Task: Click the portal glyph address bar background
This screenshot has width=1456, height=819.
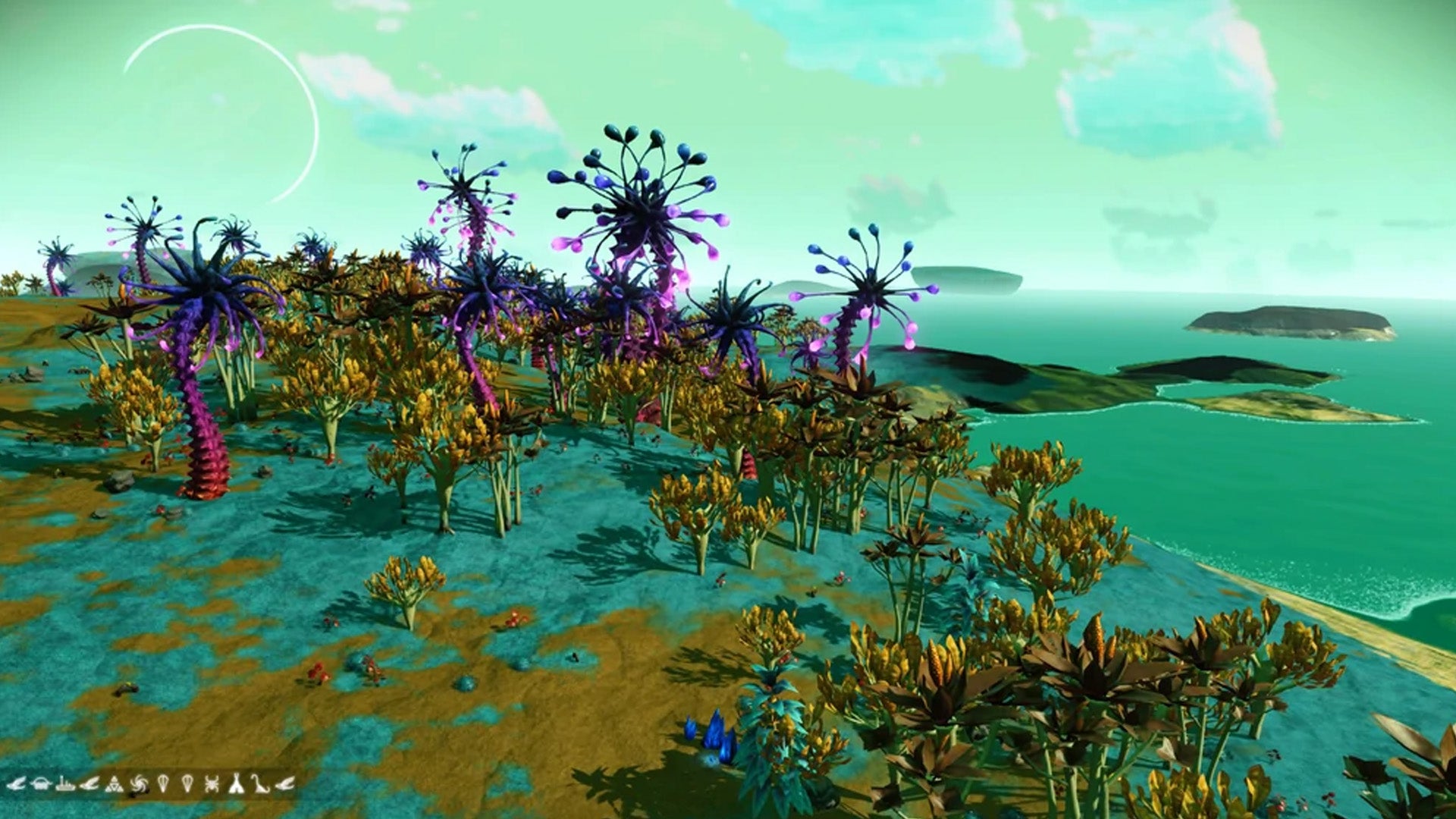Action: [x=152, y=784]
